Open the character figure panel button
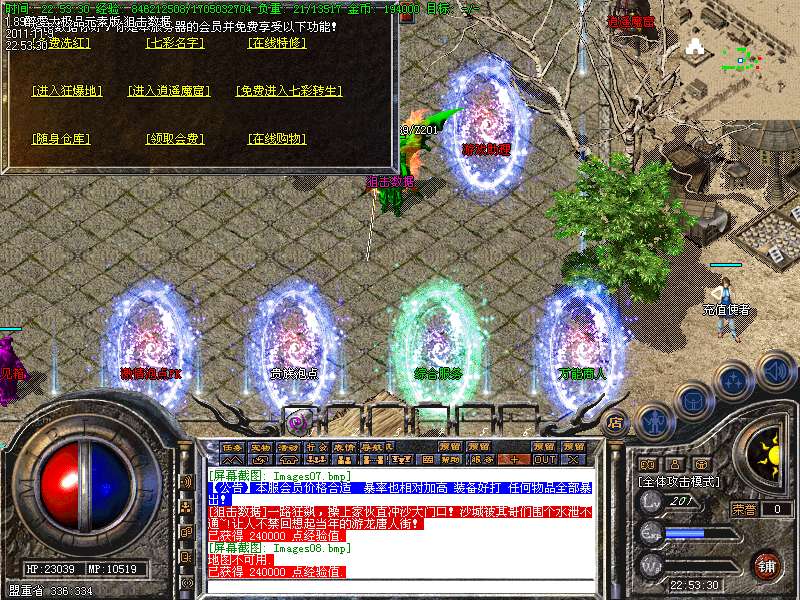 click(x=653, y=421)
